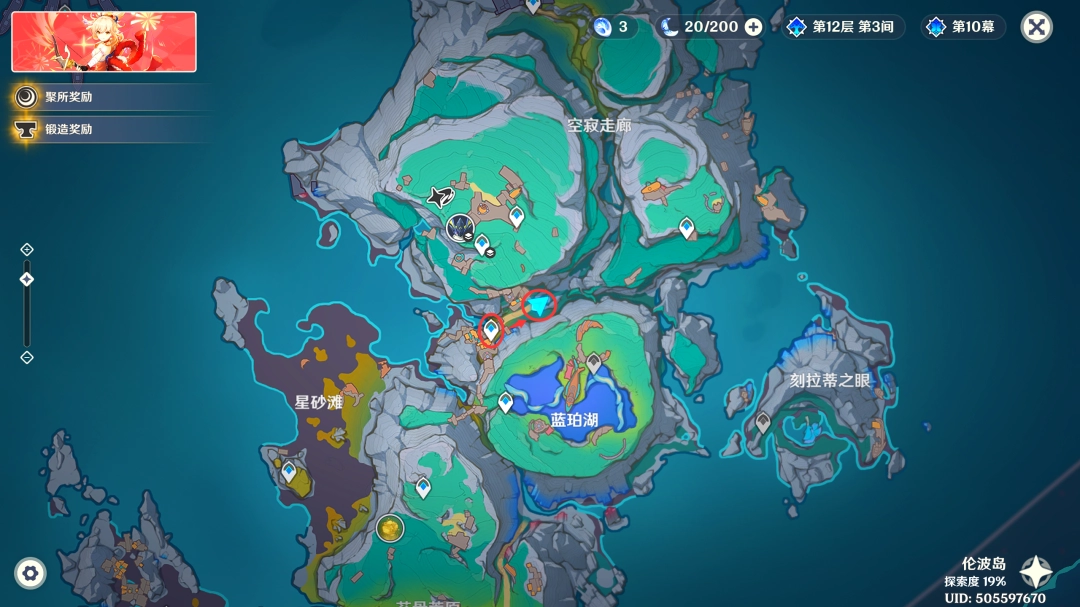1080x607 pixels.
Task: Select the grey waypoint at 刻拉蒂之眼
Action: point(763,423)
